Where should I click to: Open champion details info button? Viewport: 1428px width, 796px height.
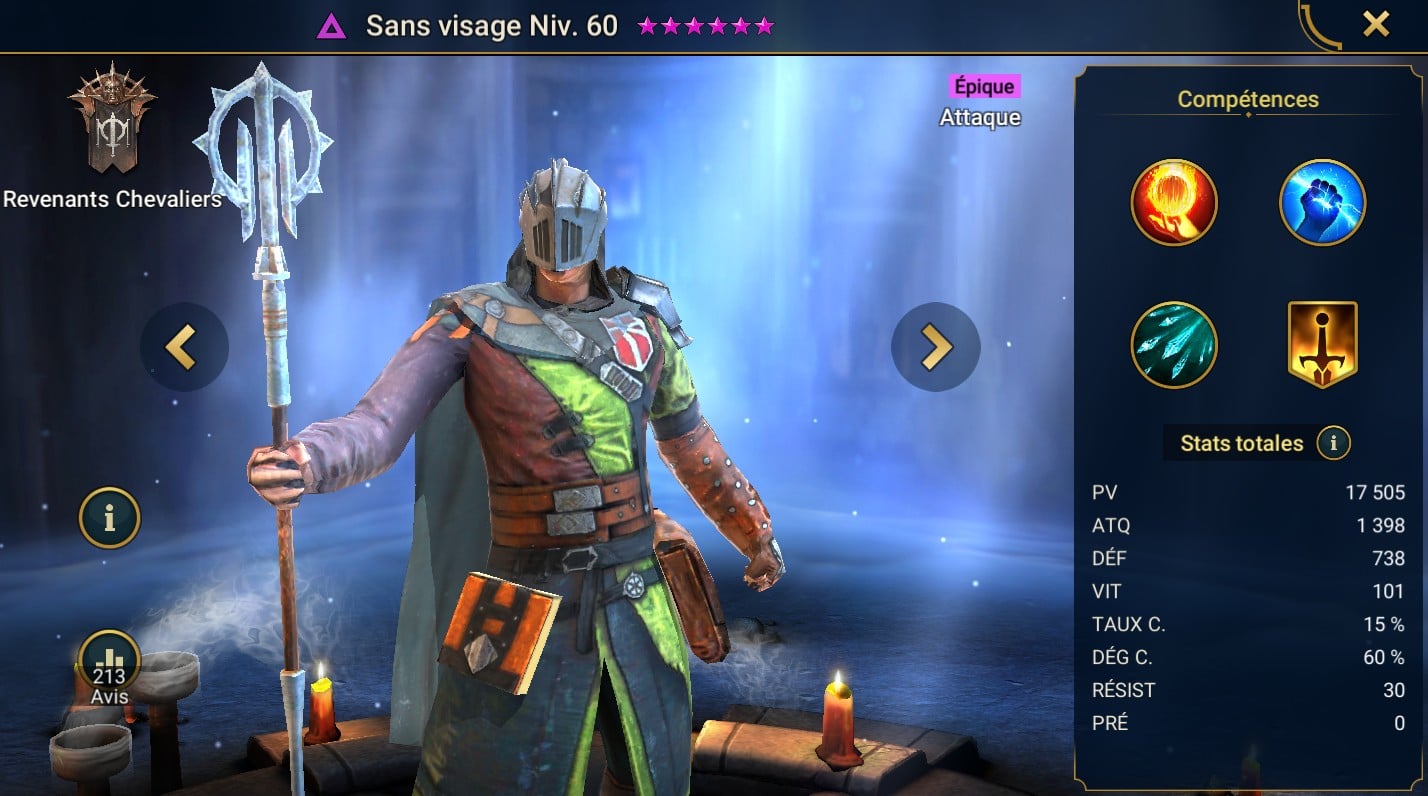pos(109,517)
